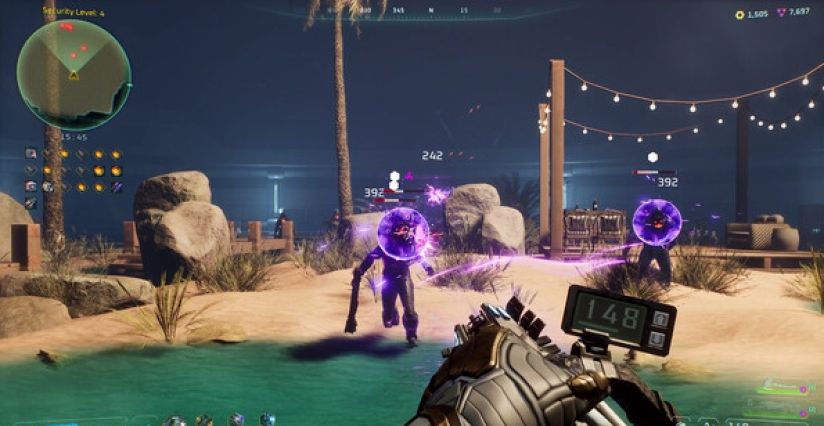824x426 pixels.
Task: Select the yellow player arrow on the minimap
Action: coord(73,75)
